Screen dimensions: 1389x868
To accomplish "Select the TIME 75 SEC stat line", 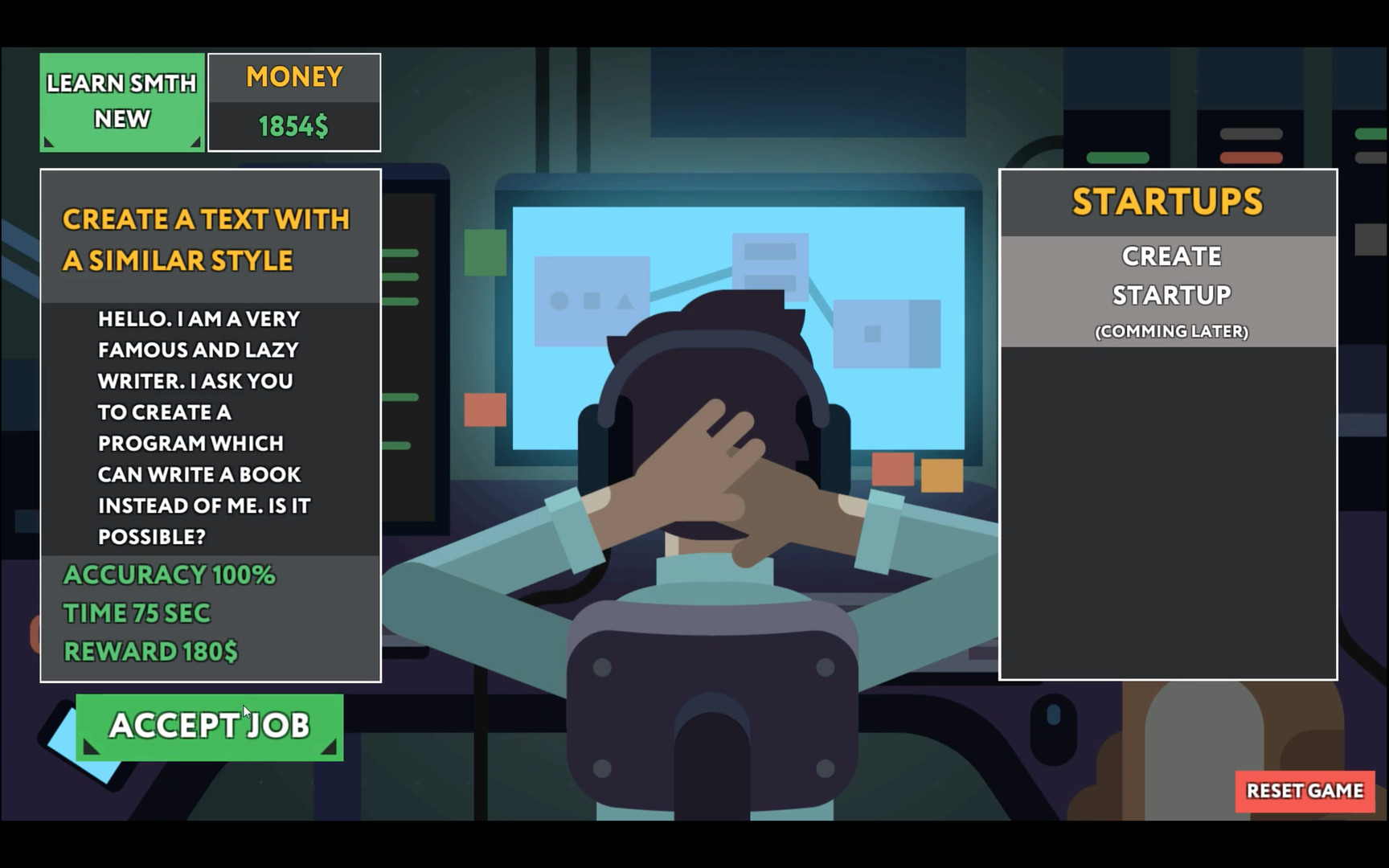I will coord(137,612).
